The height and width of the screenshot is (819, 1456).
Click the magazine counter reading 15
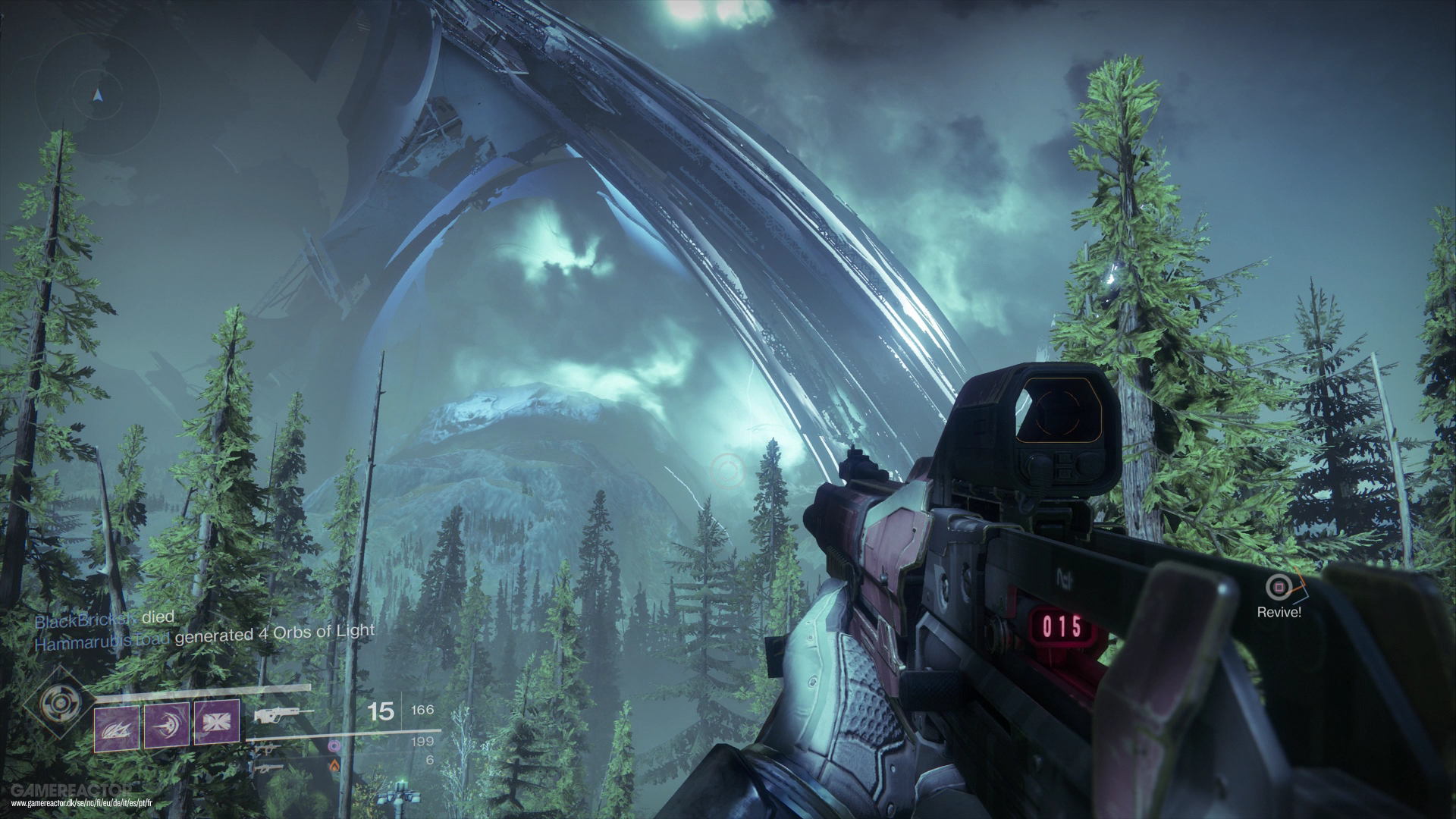[x=381, y=713]
